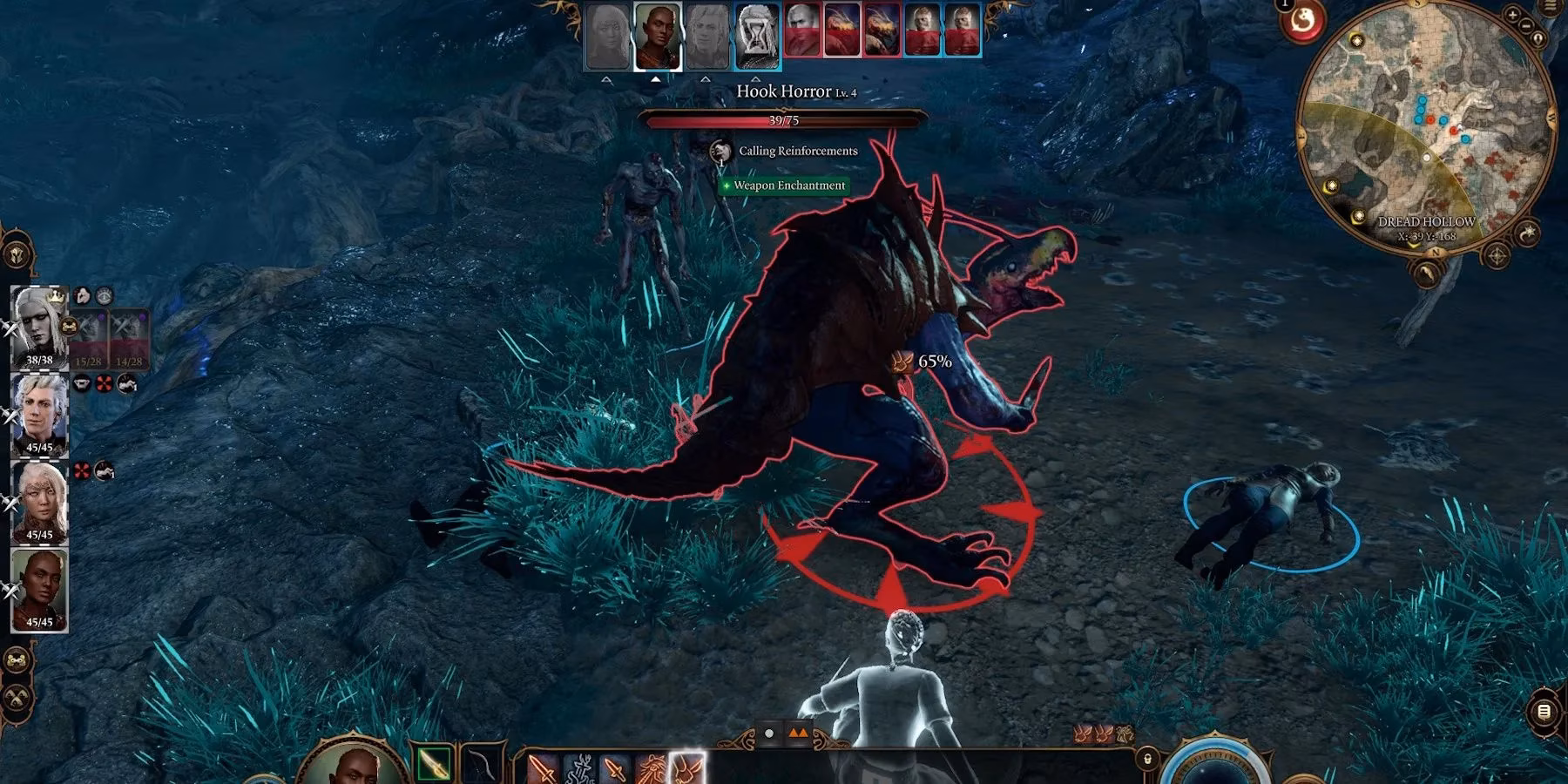The height and width of the screenshot is (784, 1568).
Task: Choose the main hand sword attack action
Action: point(540,769)
